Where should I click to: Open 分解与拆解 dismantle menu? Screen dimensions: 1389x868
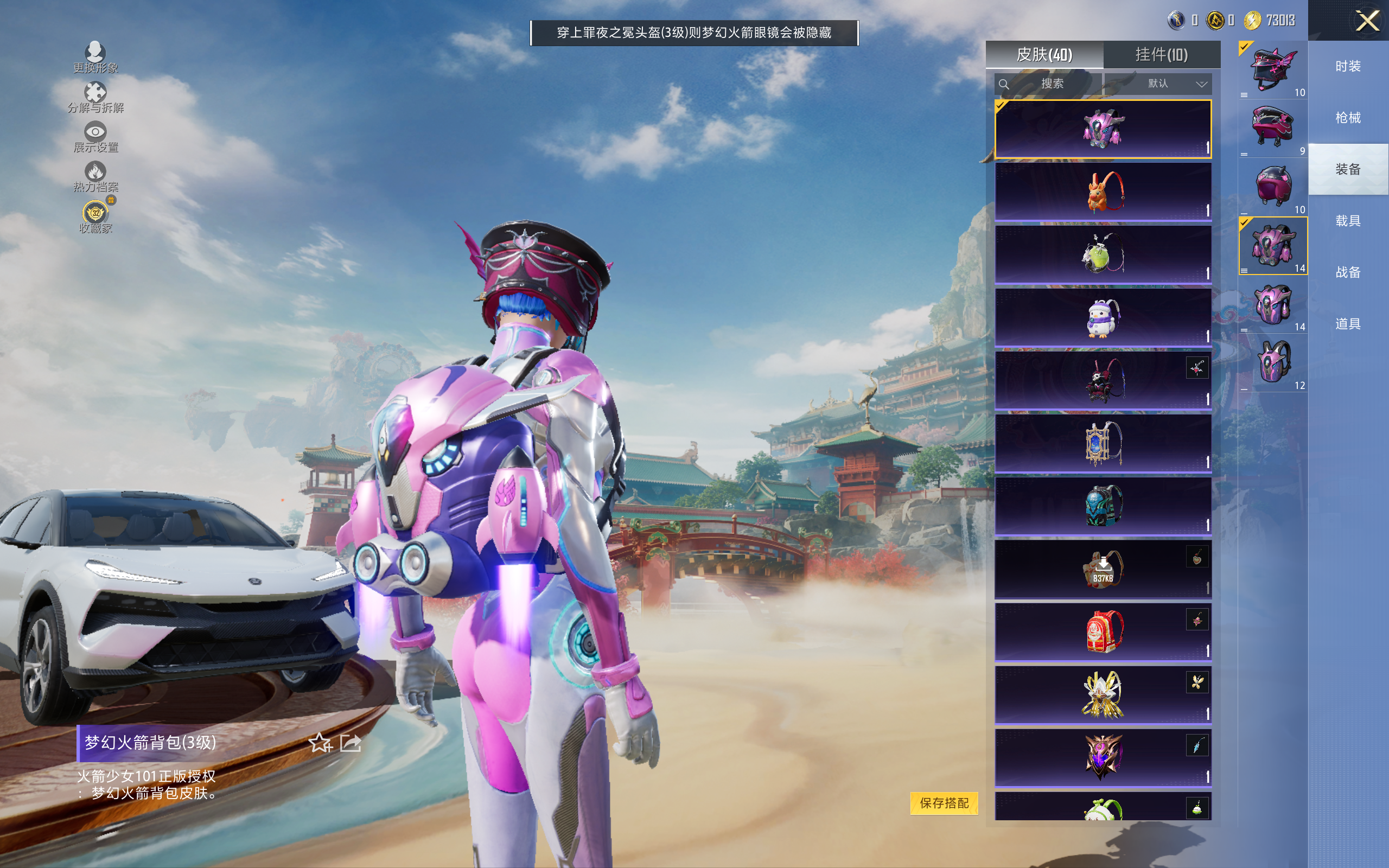pyautogui.click(x=95, y=97)
